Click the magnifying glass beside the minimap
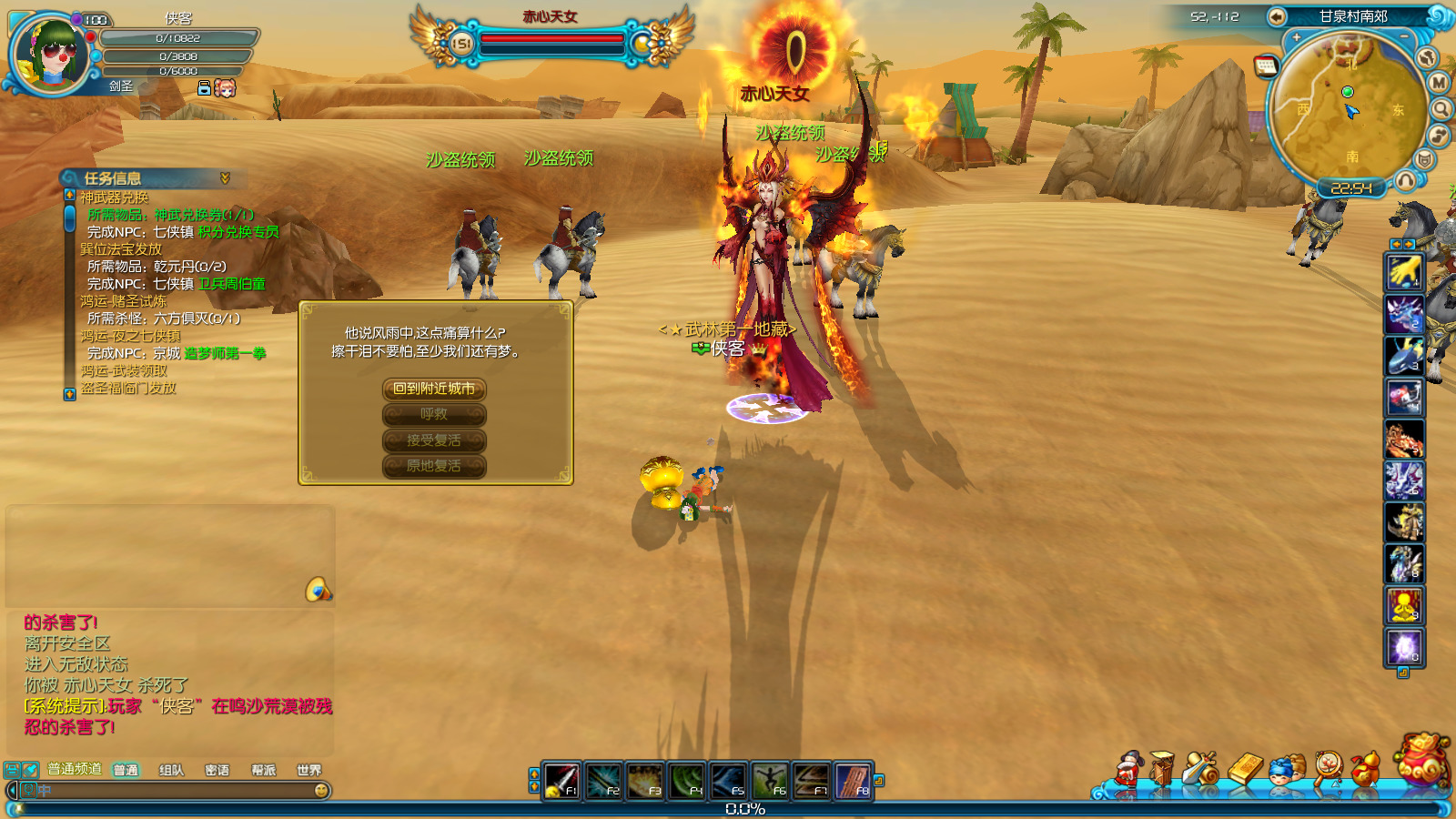This screenshot has width=1456, height=819. click(x=1441, y=110)
